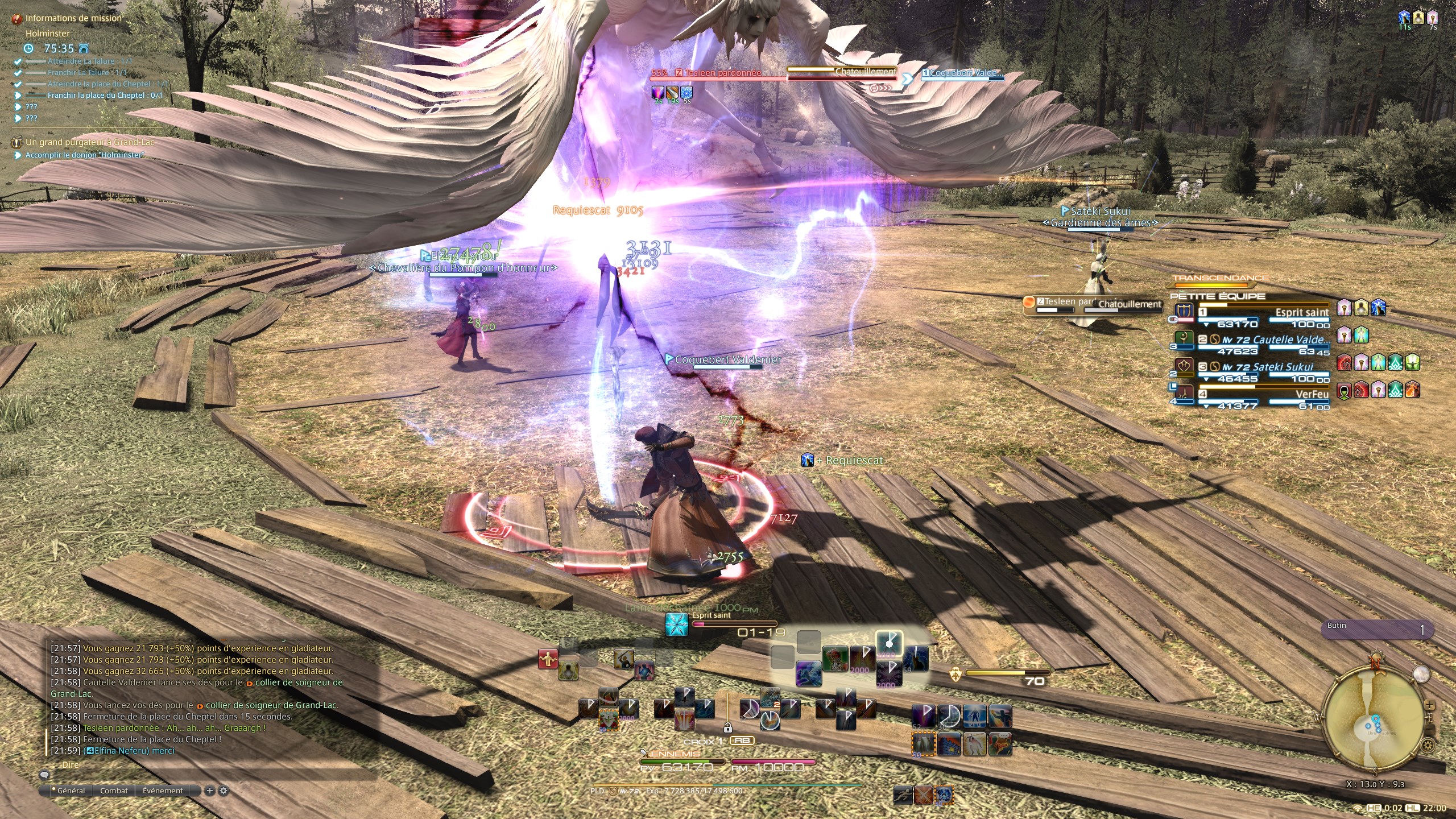
Task: Open chat log settings gear
Action: click(224, 791)
